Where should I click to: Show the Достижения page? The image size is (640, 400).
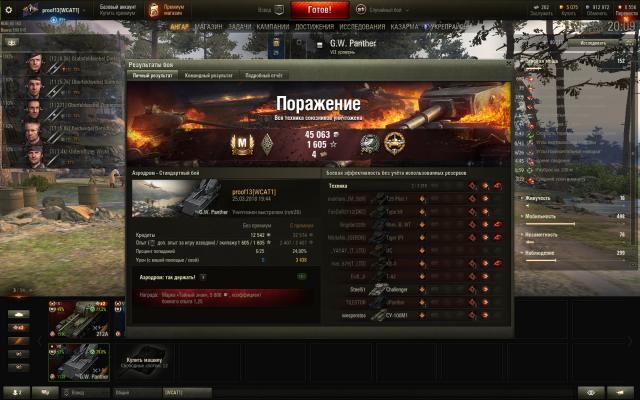point(315,26)
